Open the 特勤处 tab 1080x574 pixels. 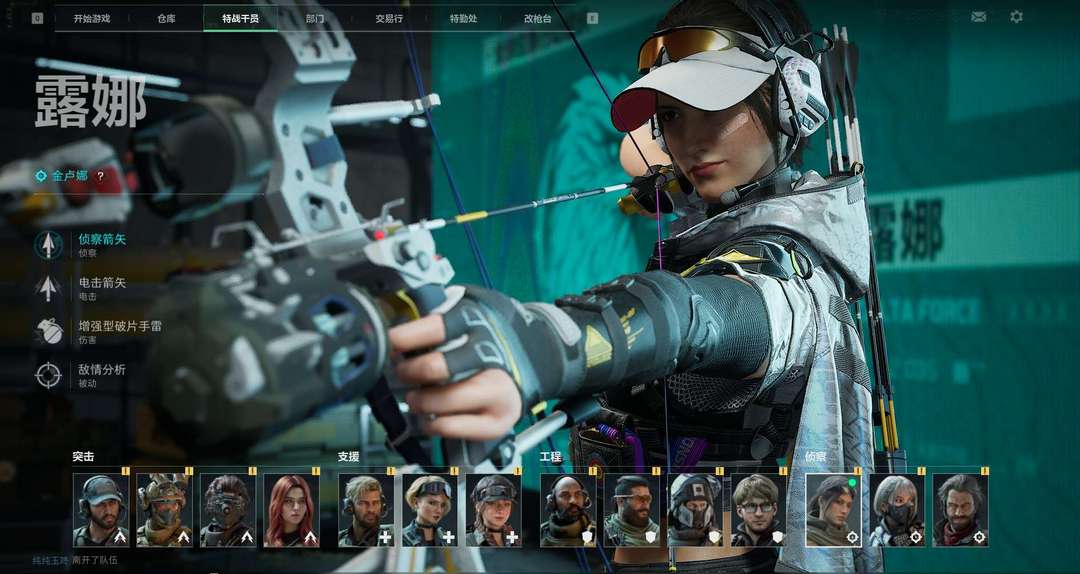[x=463, y=18]
